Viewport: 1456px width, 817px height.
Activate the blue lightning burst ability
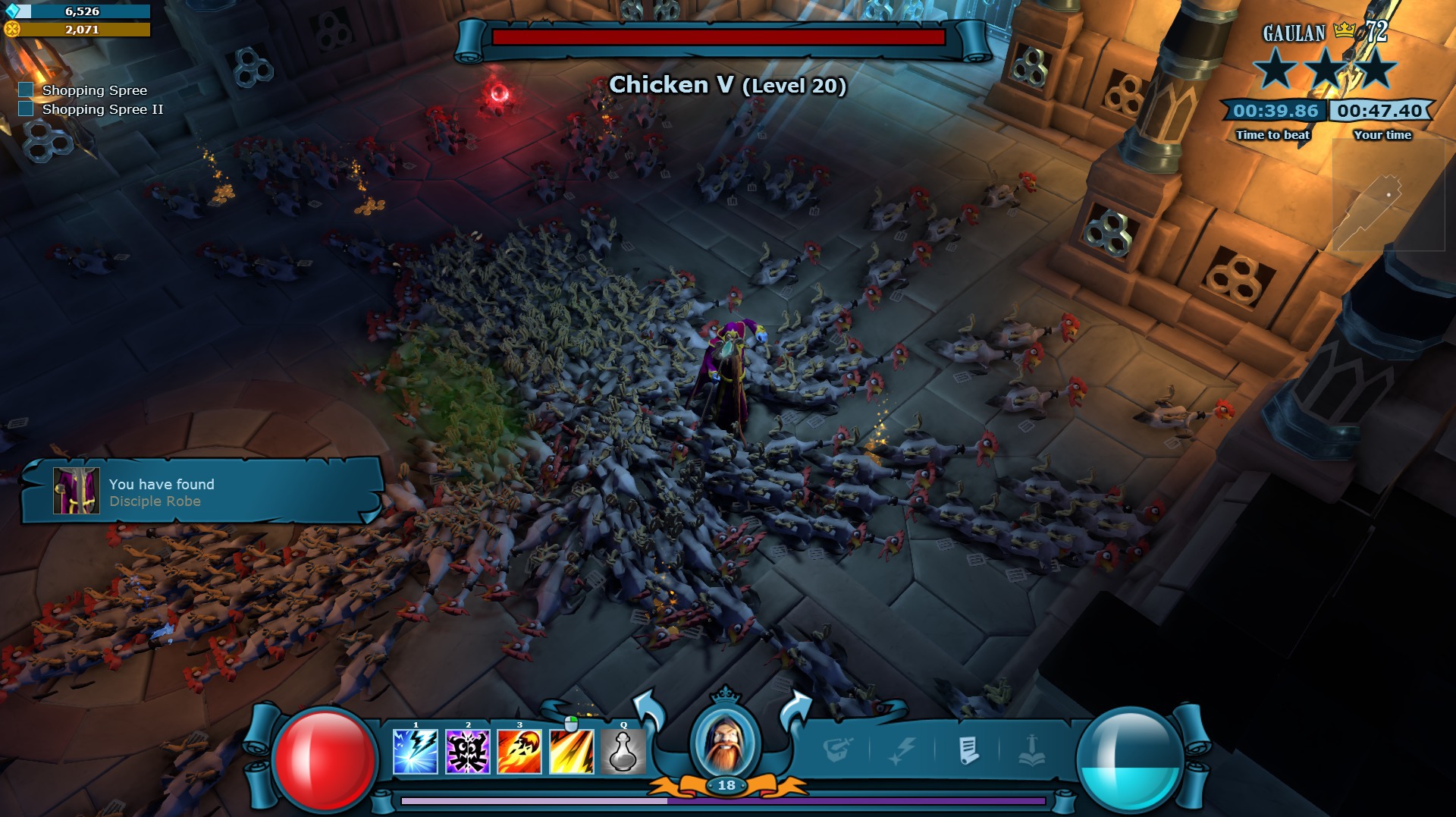point(416,752)
